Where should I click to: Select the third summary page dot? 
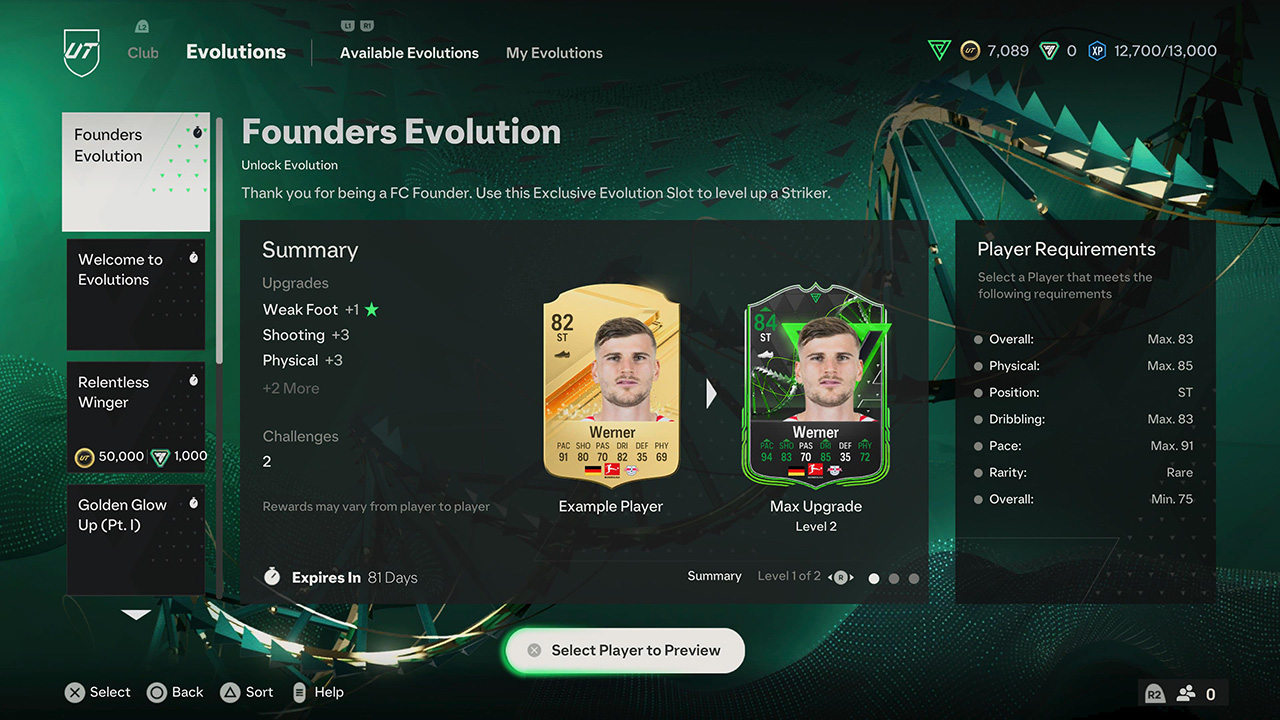[914, 578]
